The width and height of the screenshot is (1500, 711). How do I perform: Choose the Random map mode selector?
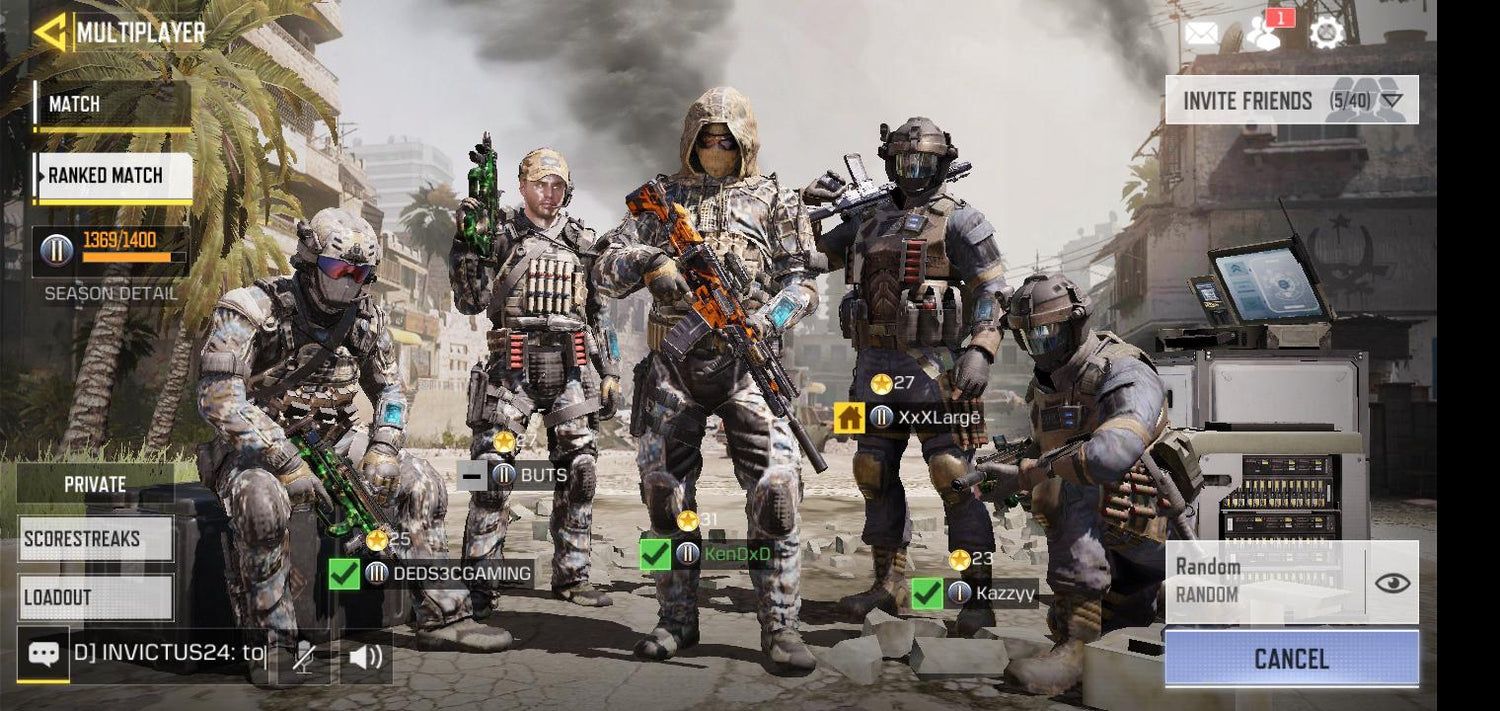point(1264,581)
